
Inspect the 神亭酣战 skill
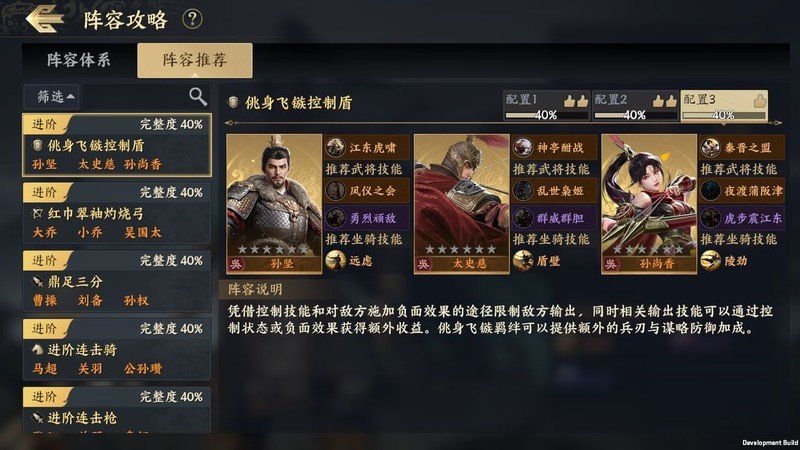pos(554,147)
